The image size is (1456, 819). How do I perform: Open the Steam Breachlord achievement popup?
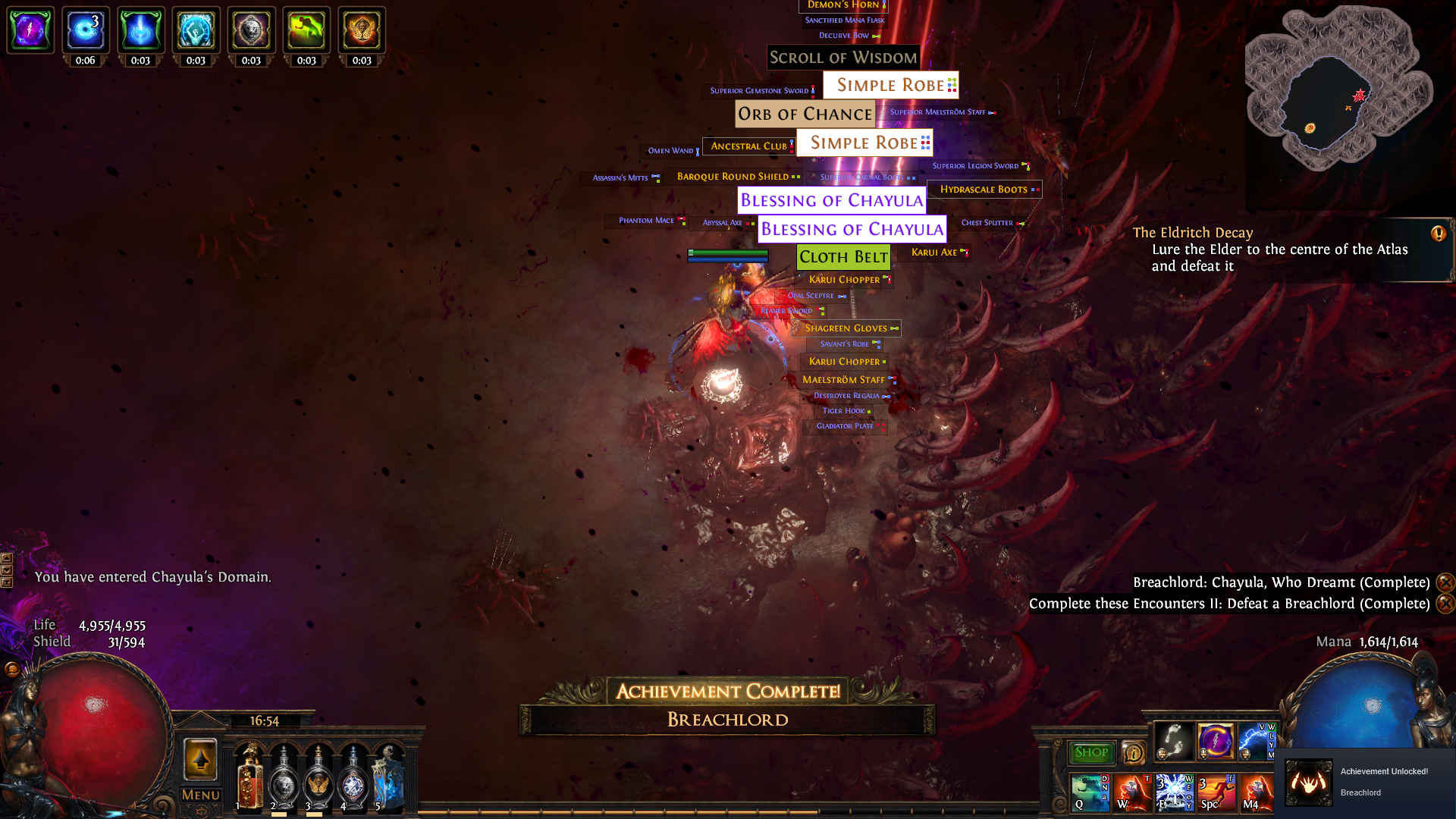[1365, 783]
